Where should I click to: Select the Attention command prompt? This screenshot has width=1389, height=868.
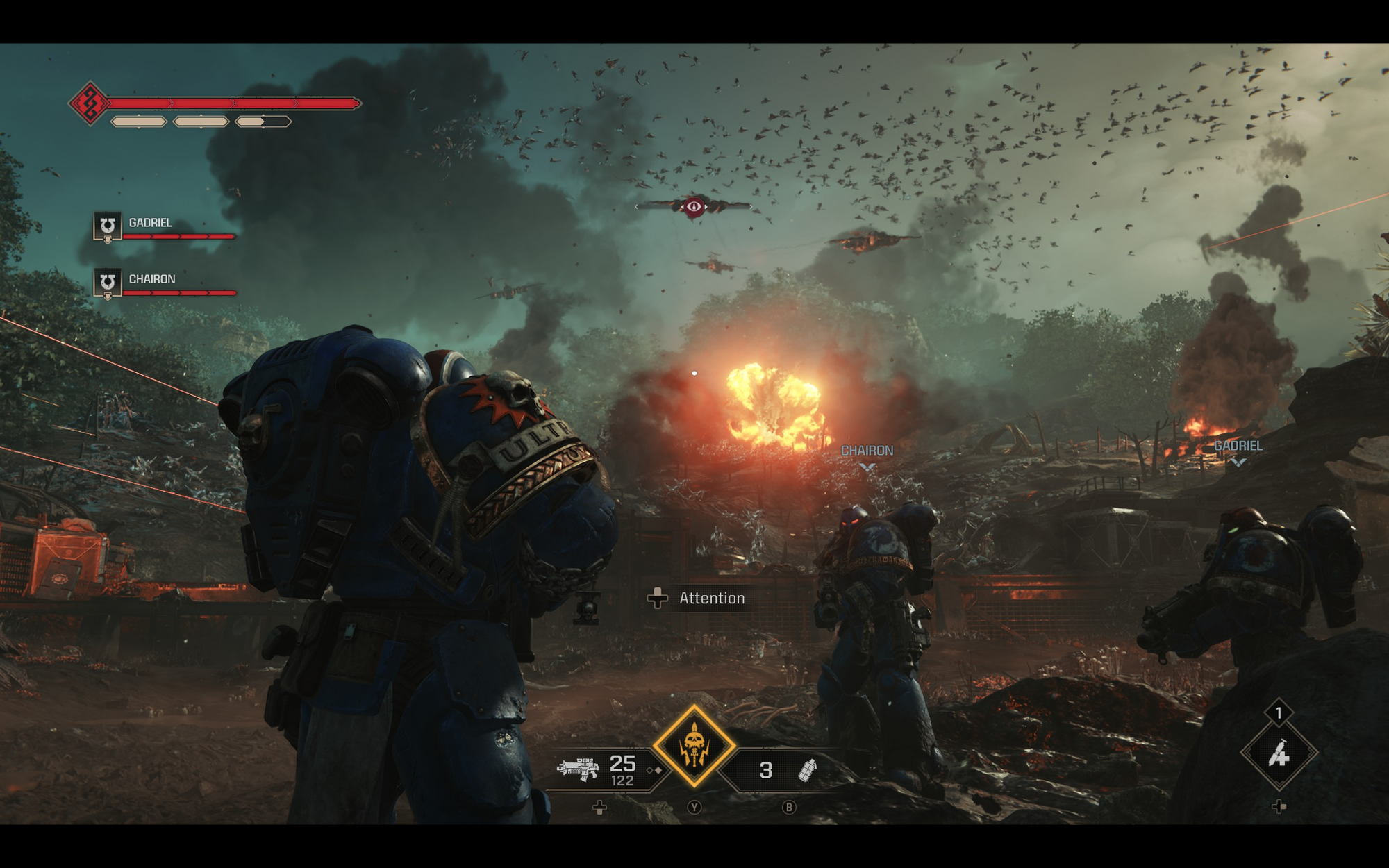coord(698,599)
